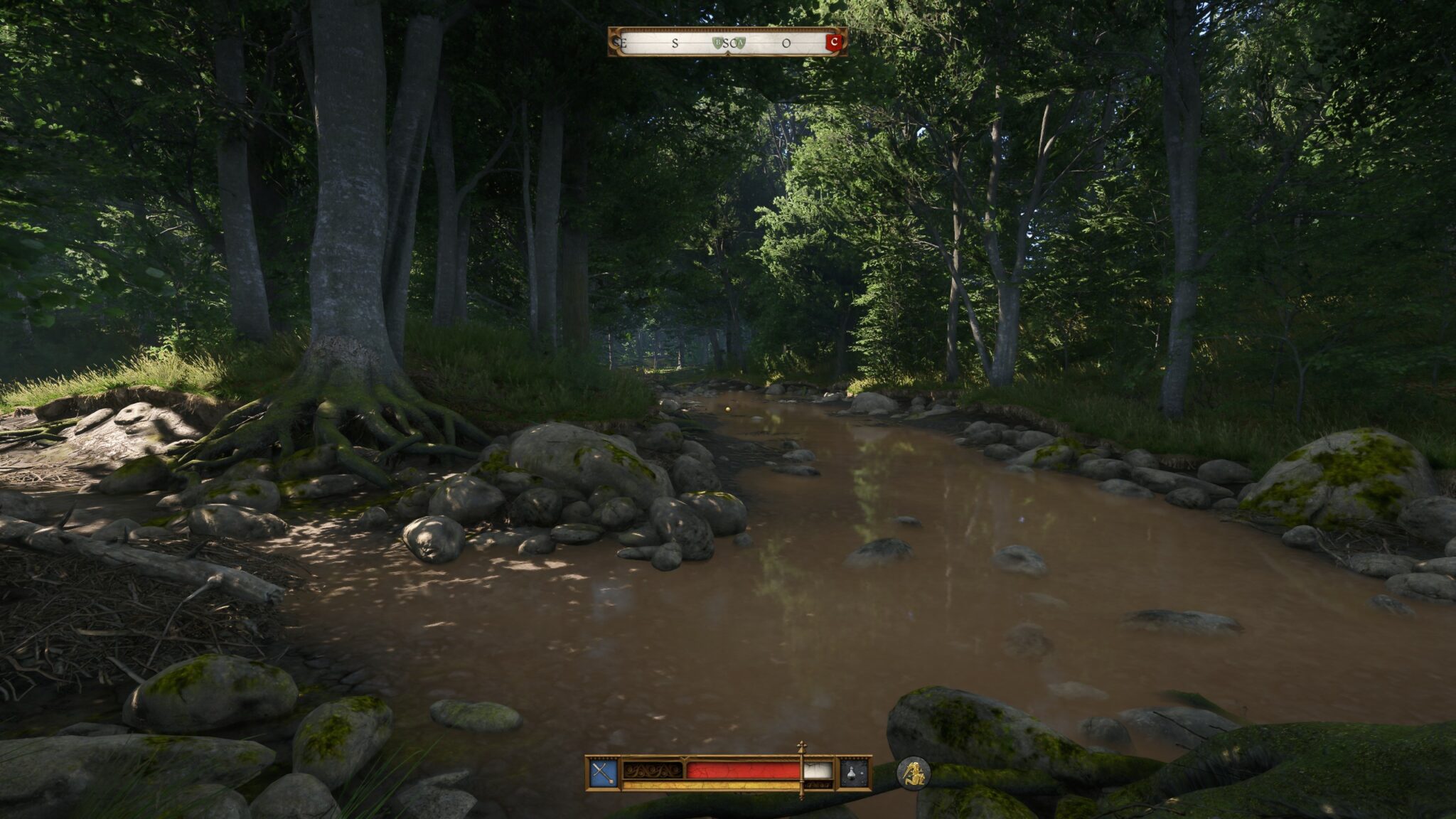Click the golden crouching figure stealth icon

[913, 773]
